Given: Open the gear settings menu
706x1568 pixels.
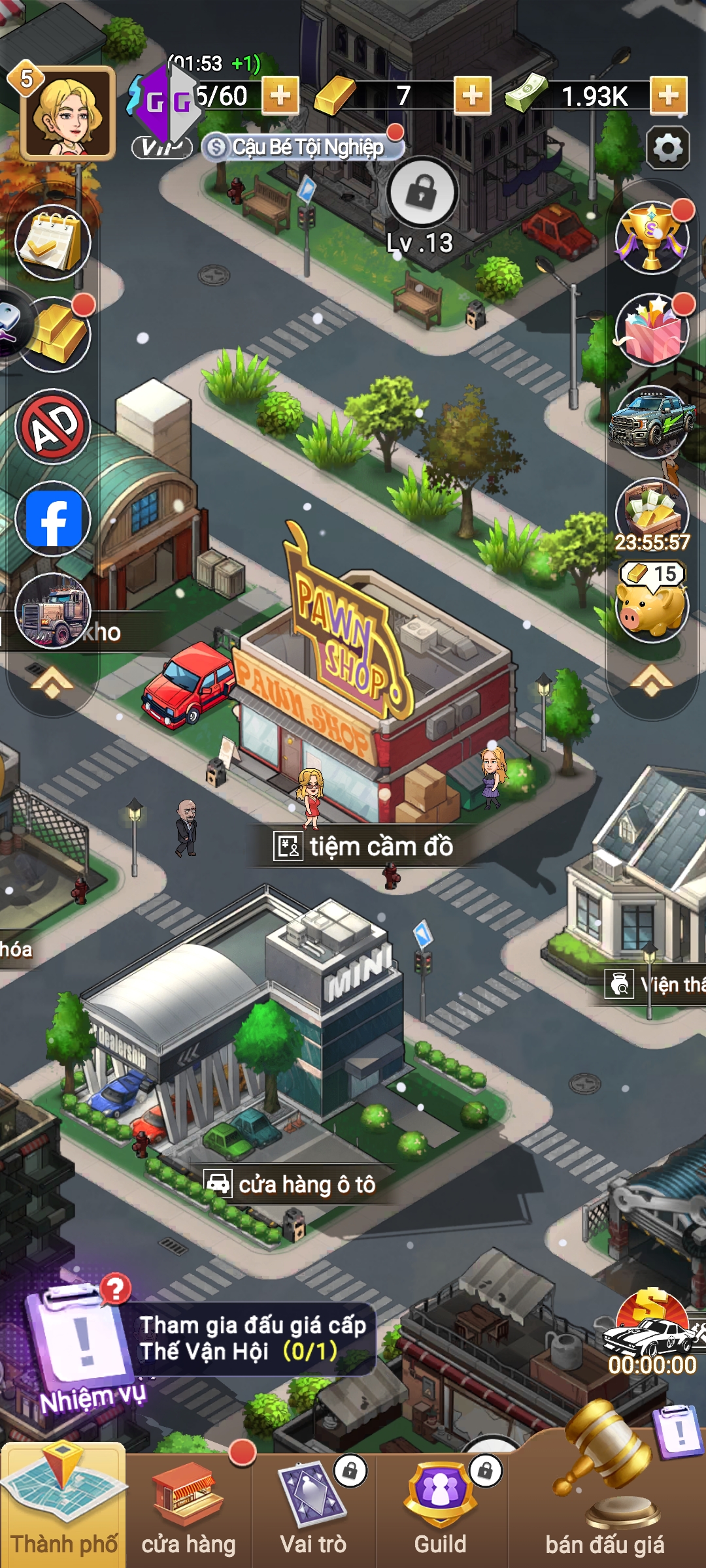Looking at the screenshot, I should 667,148.
